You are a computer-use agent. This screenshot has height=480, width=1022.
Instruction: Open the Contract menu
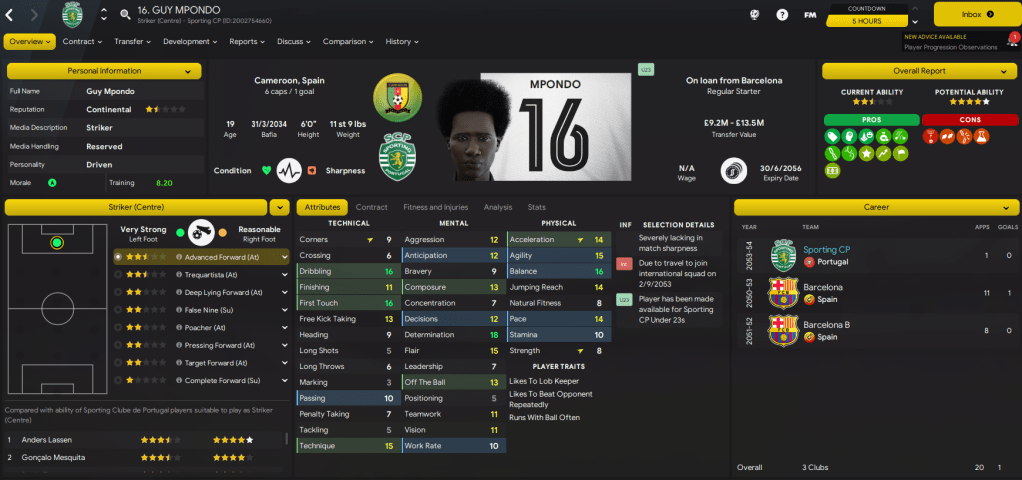(x=82, y=42)
